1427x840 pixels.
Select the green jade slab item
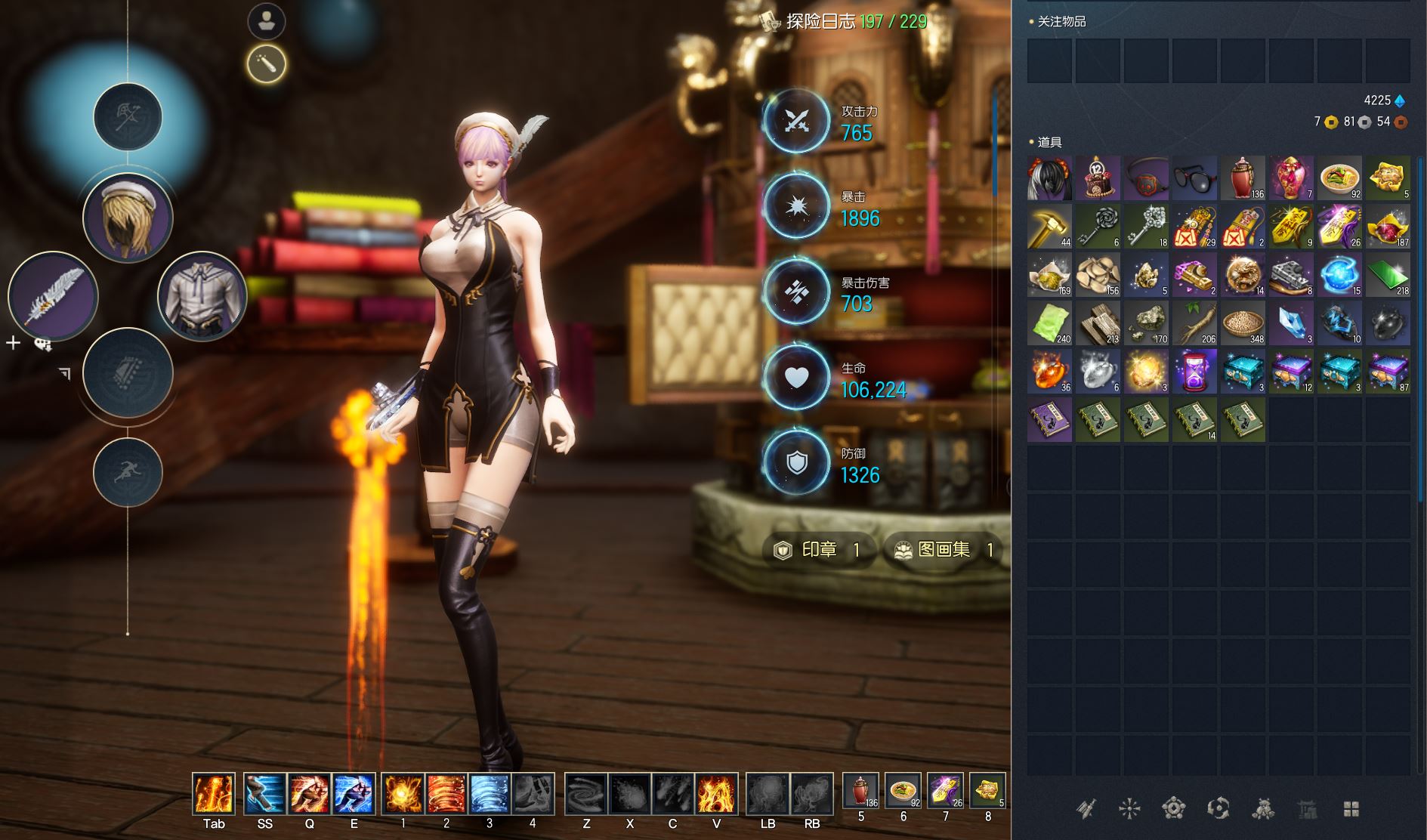click(1388, 275)
